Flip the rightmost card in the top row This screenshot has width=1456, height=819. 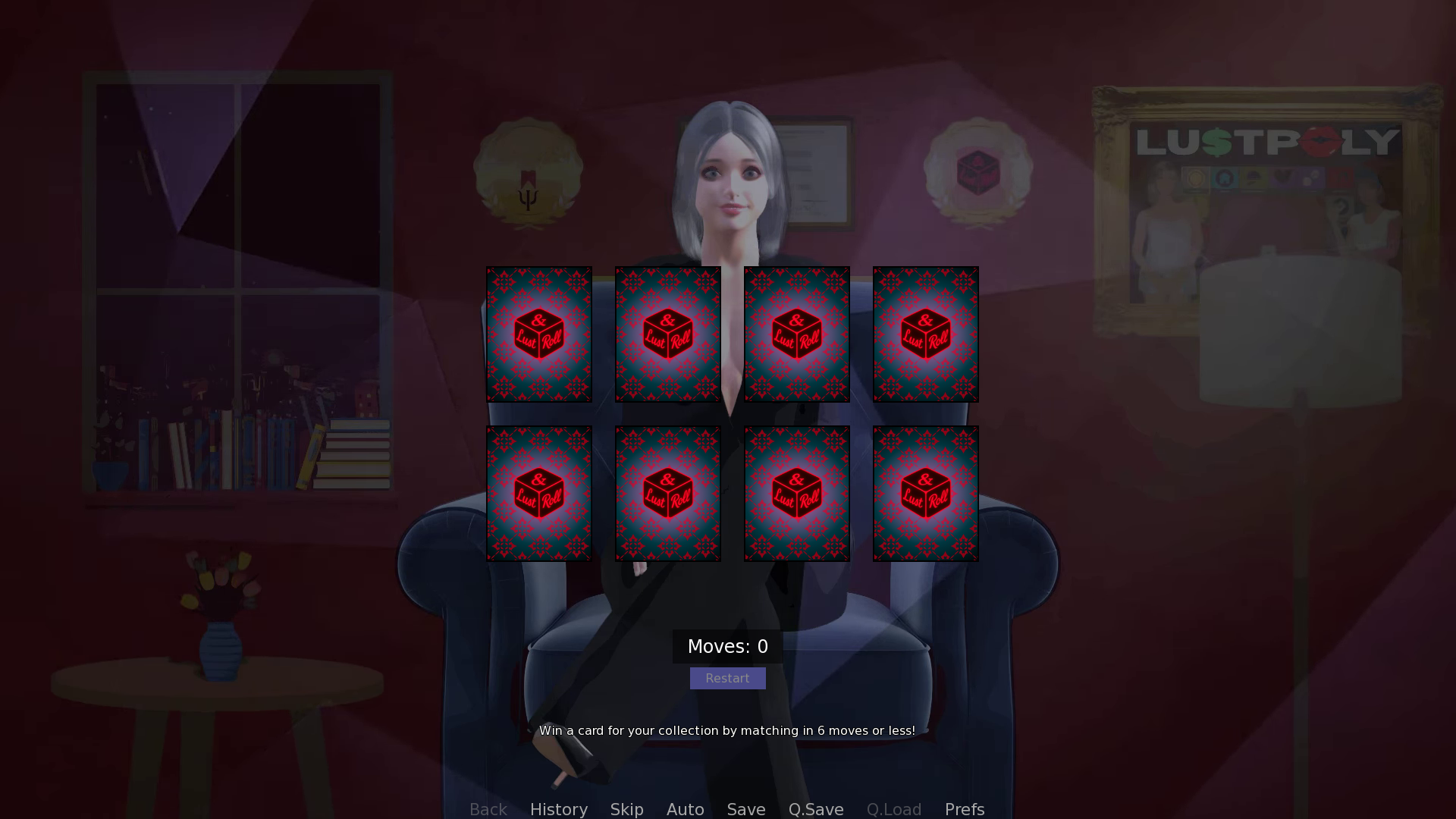925,334
